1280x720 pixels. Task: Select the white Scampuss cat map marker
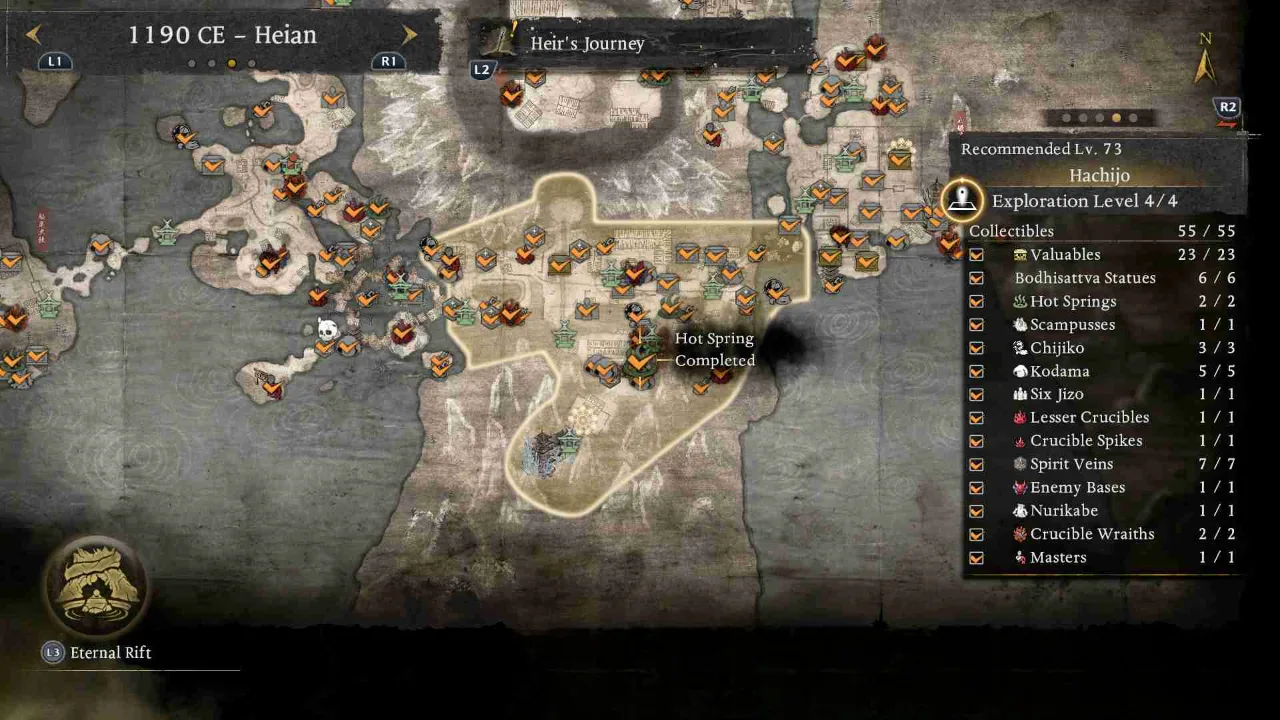pos(327,328)
